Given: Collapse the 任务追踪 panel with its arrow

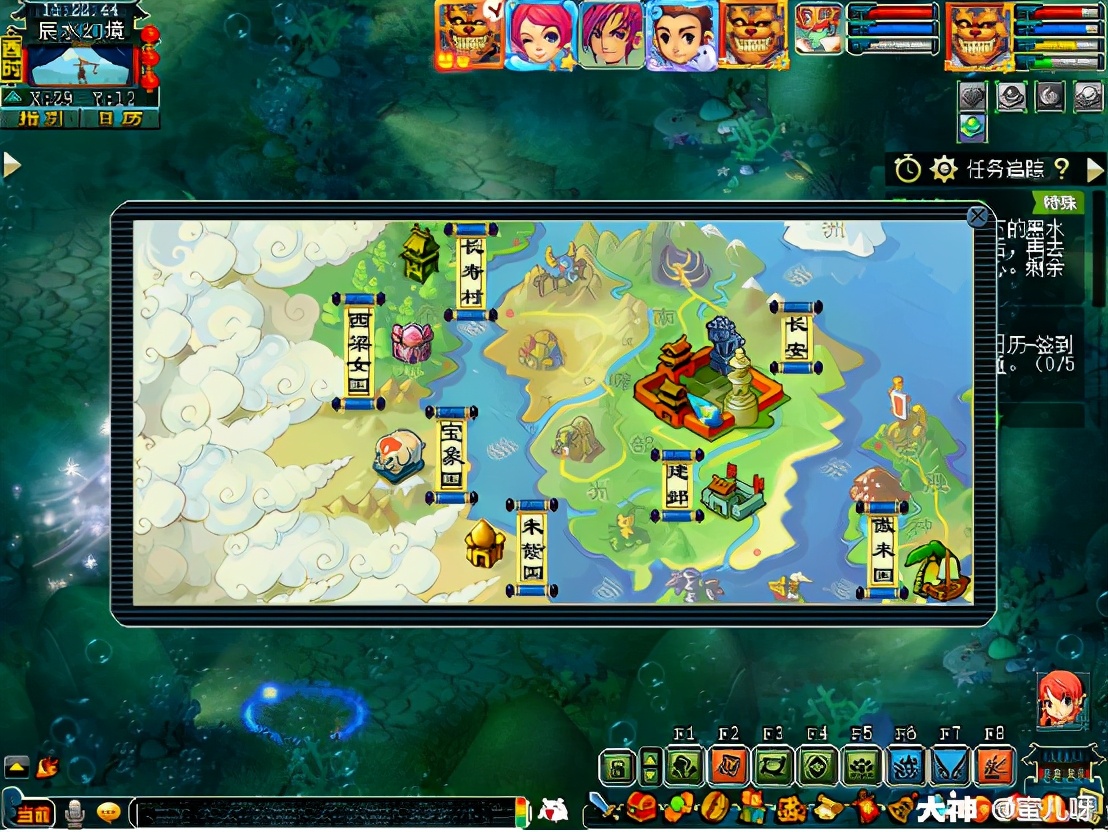Looking at the screenshot, I should coord(1095,169).
